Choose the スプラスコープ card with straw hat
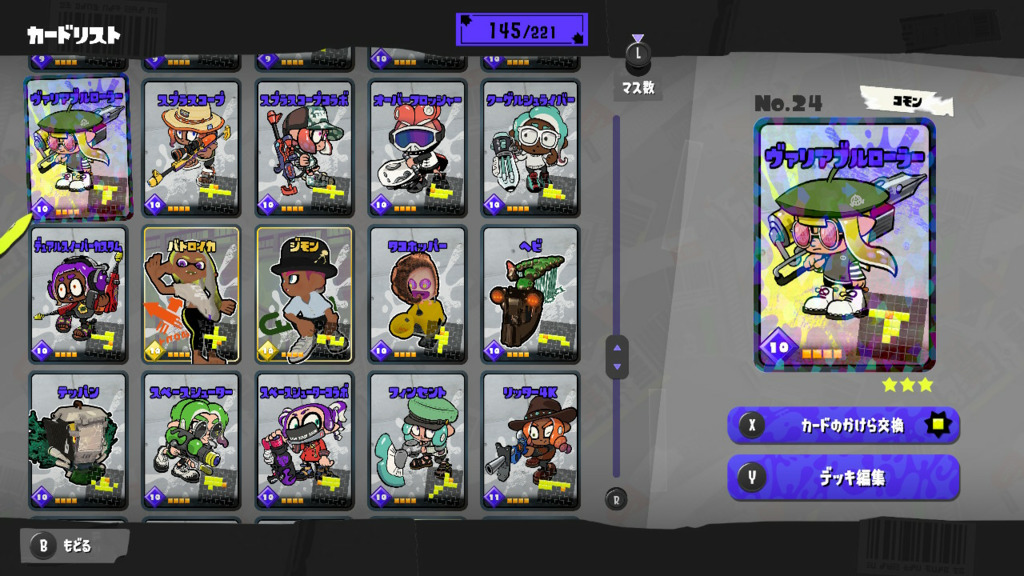This screenshot has width=1024, height=576. [x=192, y=148]
